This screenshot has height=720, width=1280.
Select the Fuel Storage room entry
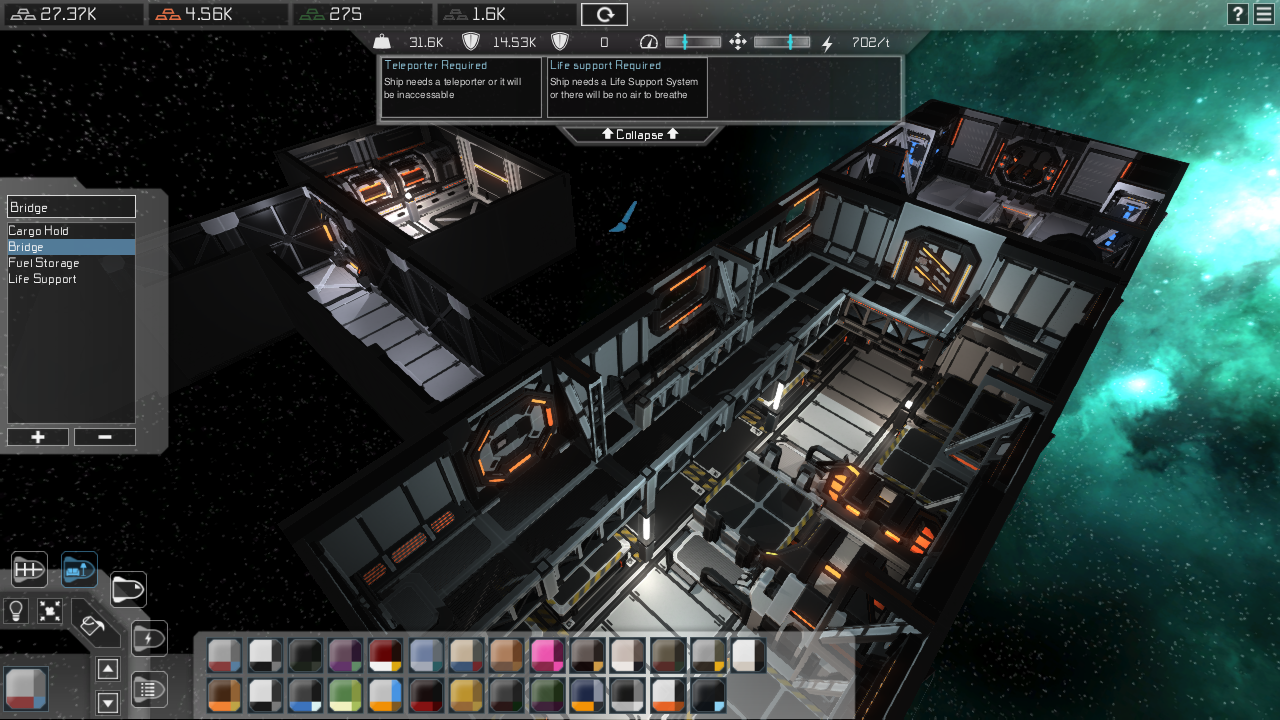click(x=43, y=262)
